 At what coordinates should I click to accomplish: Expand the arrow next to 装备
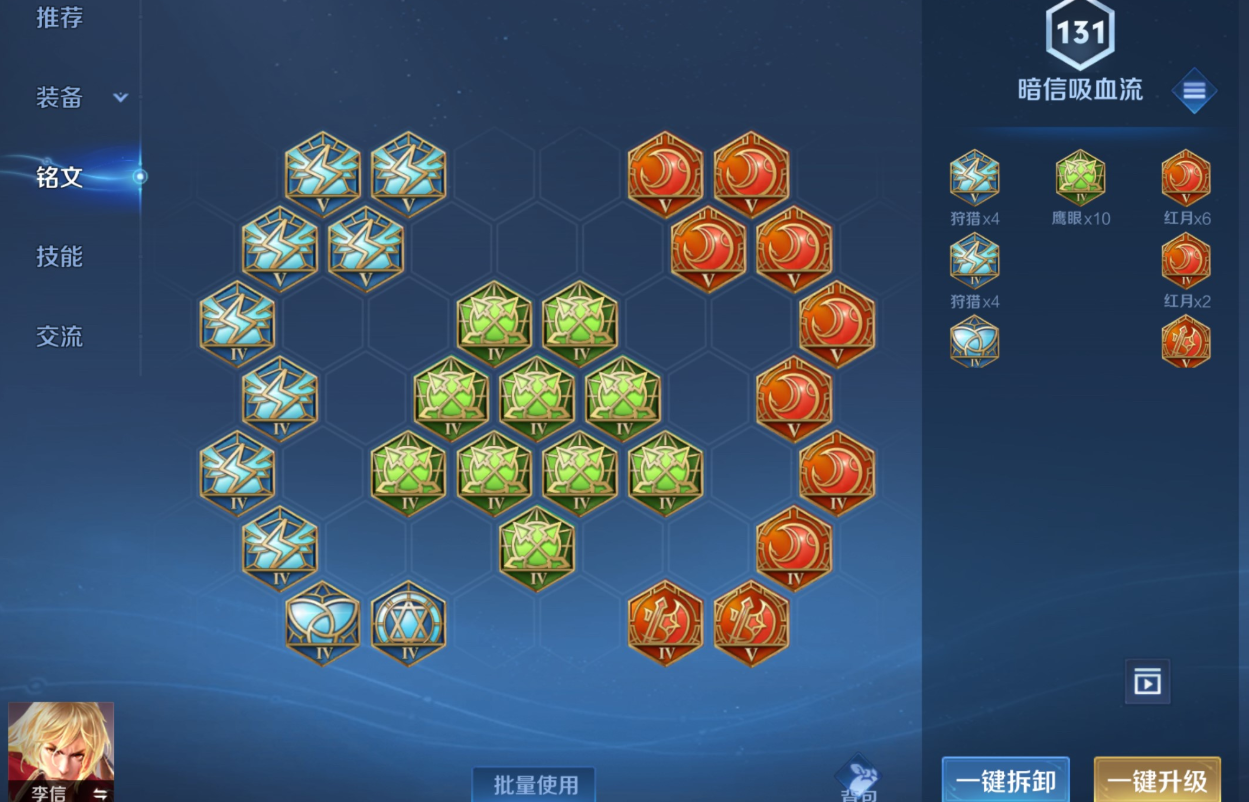(x=121, y=98)
